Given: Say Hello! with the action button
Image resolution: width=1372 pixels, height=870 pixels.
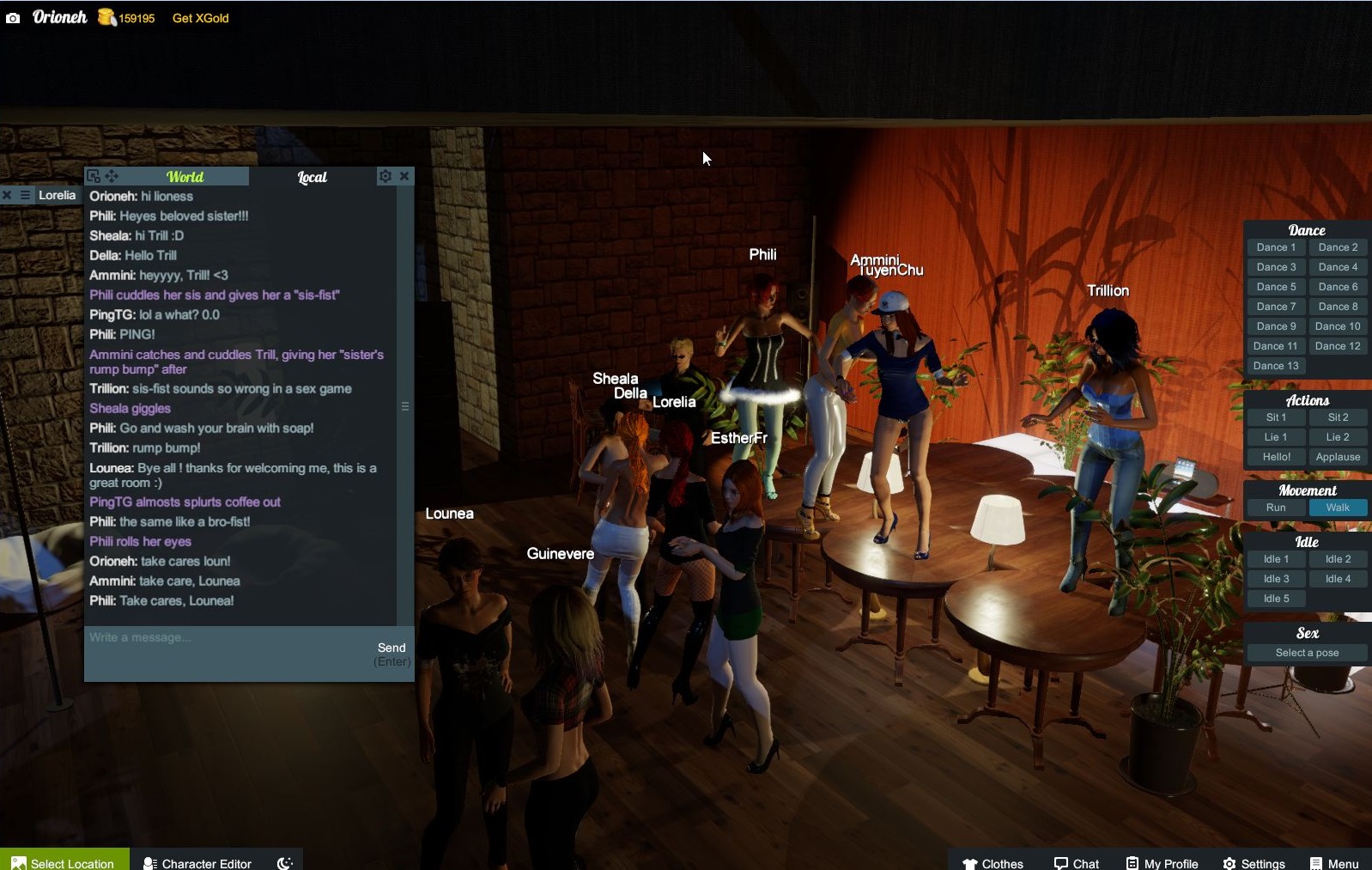Looking at the screenshot, I should (1276, 457).
